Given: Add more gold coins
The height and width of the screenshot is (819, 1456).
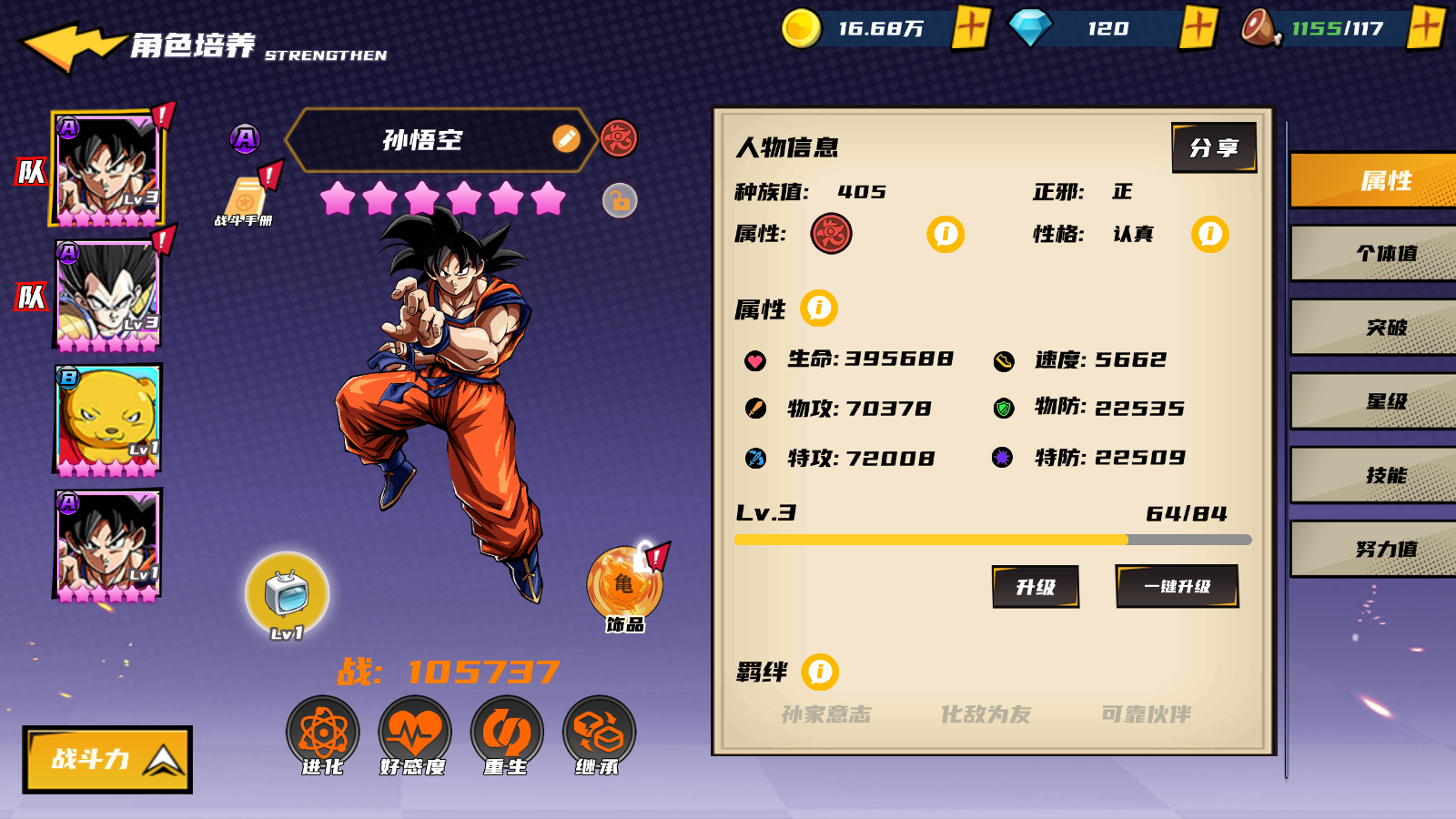Looking at the screenshot, I should coord(971,27).
